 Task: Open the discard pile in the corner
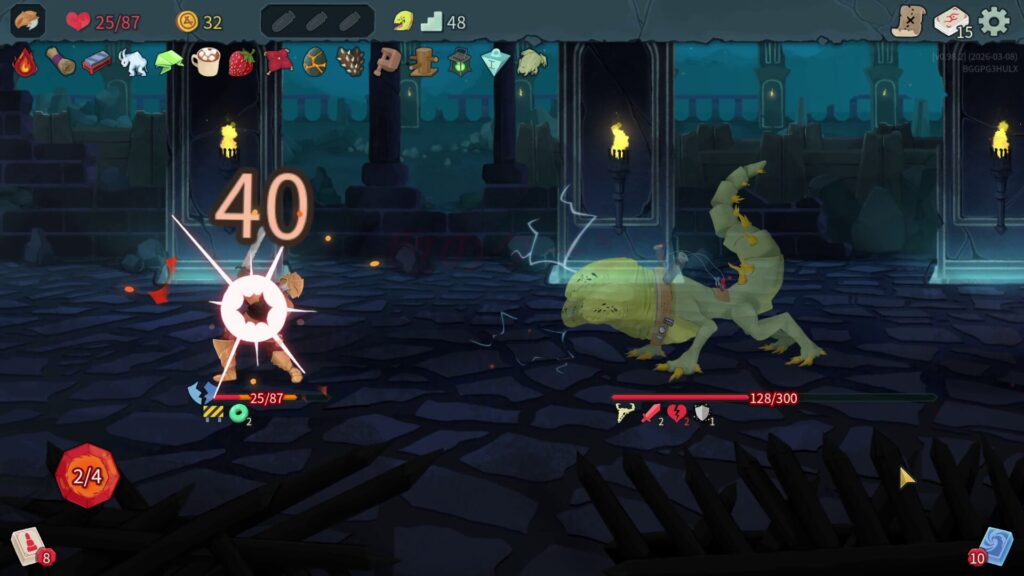995,547
